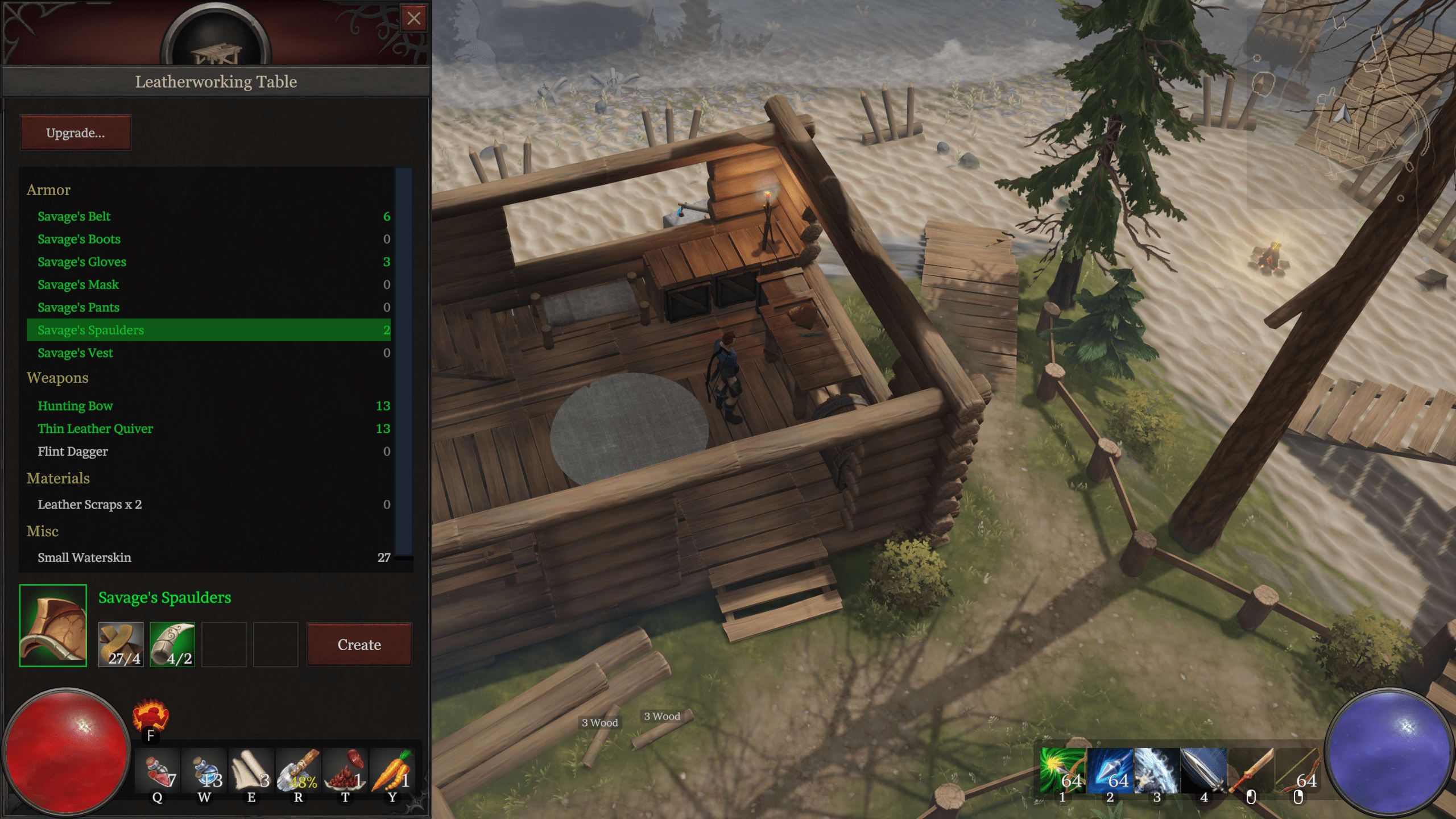Screen dimensions: 1456x819
Task: Select the Hunting Bow recipe
Action: [75, 406]
